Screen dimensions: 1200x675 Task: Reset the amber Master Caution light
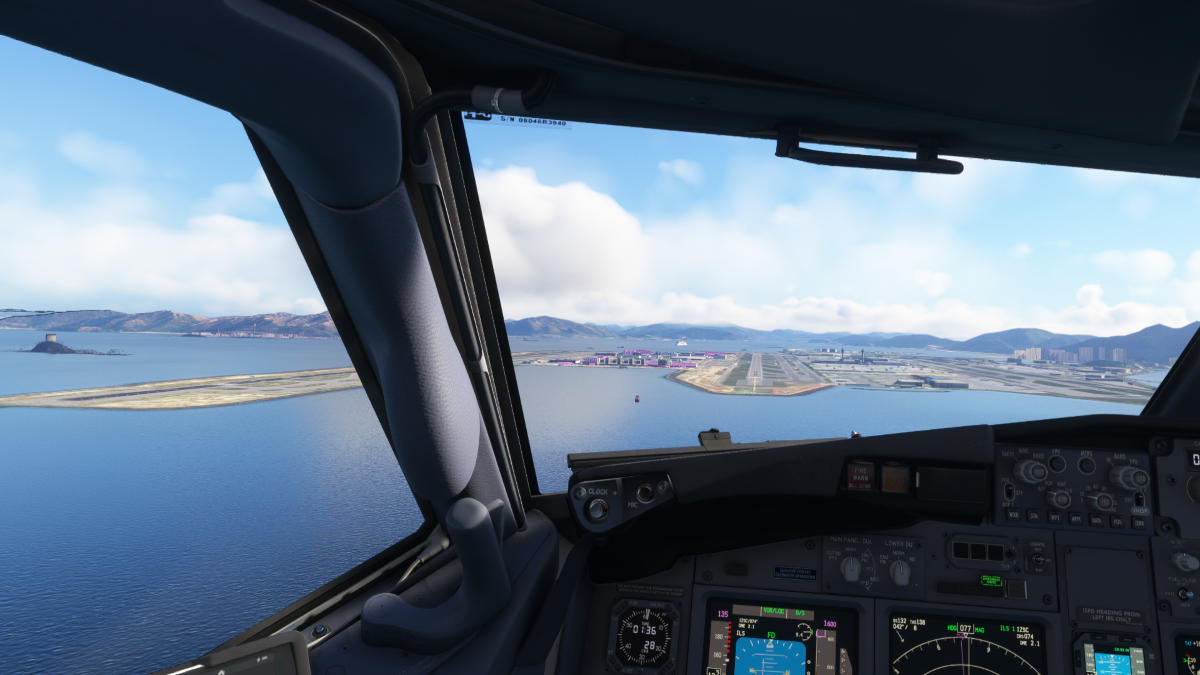point(895,478)
